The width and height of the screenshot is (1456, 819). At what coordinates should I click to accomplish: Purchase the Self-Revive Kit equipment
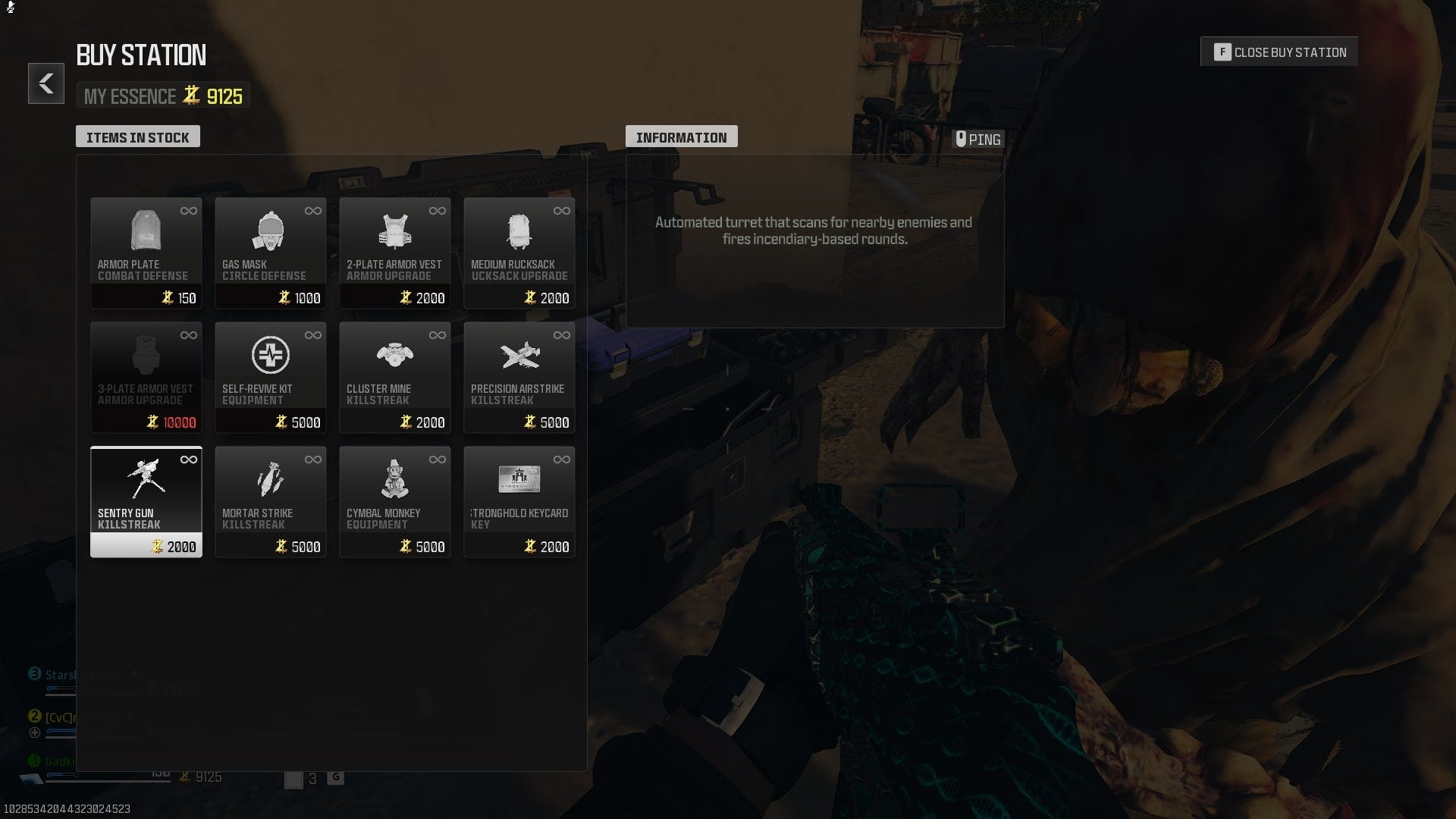pos(271,375)
